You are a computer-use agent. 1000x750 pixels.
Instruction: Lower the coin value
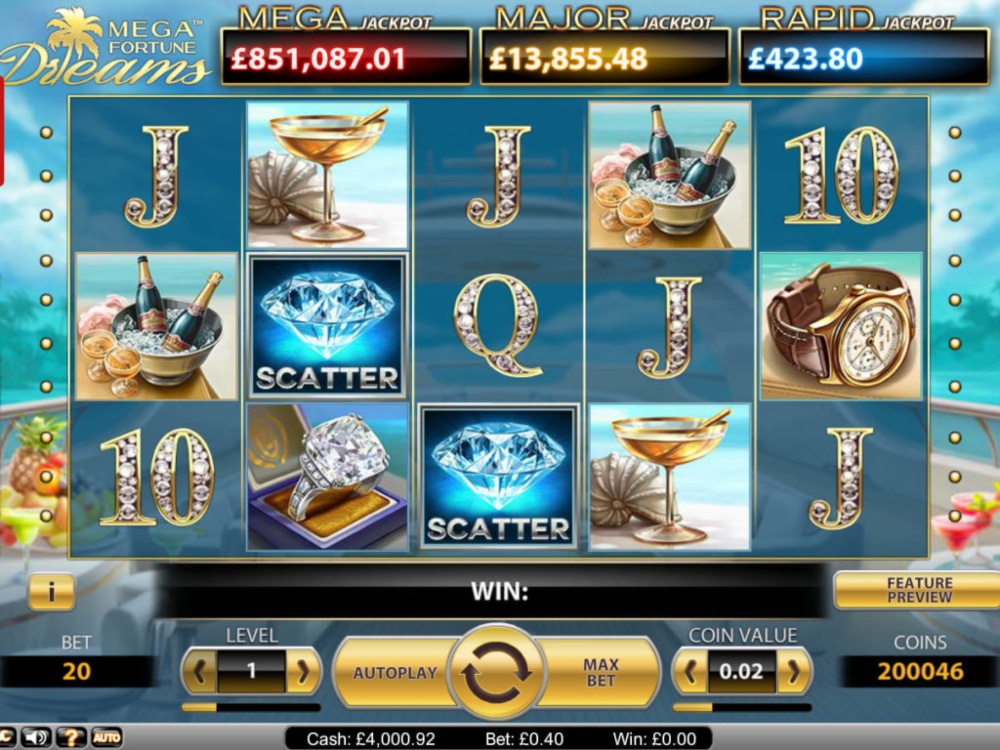[x=691, y=672]
